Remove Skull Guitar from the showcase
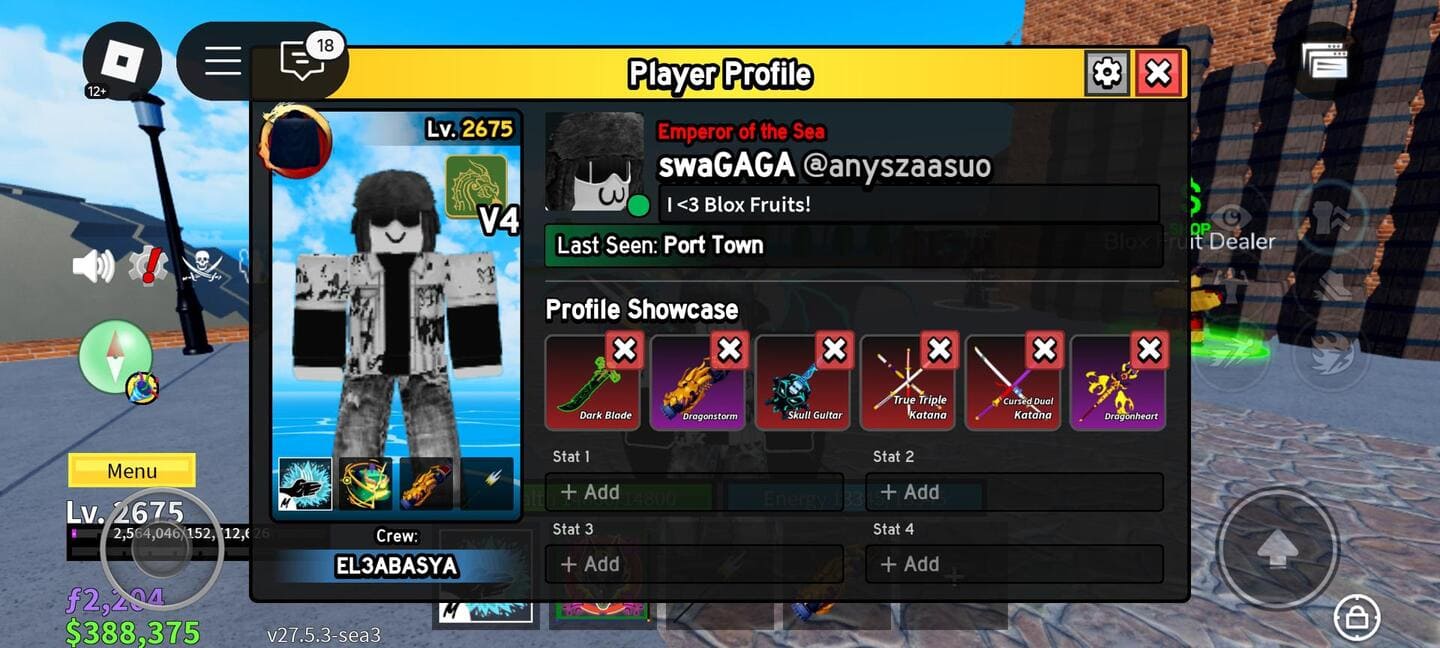 pos(834,350)
